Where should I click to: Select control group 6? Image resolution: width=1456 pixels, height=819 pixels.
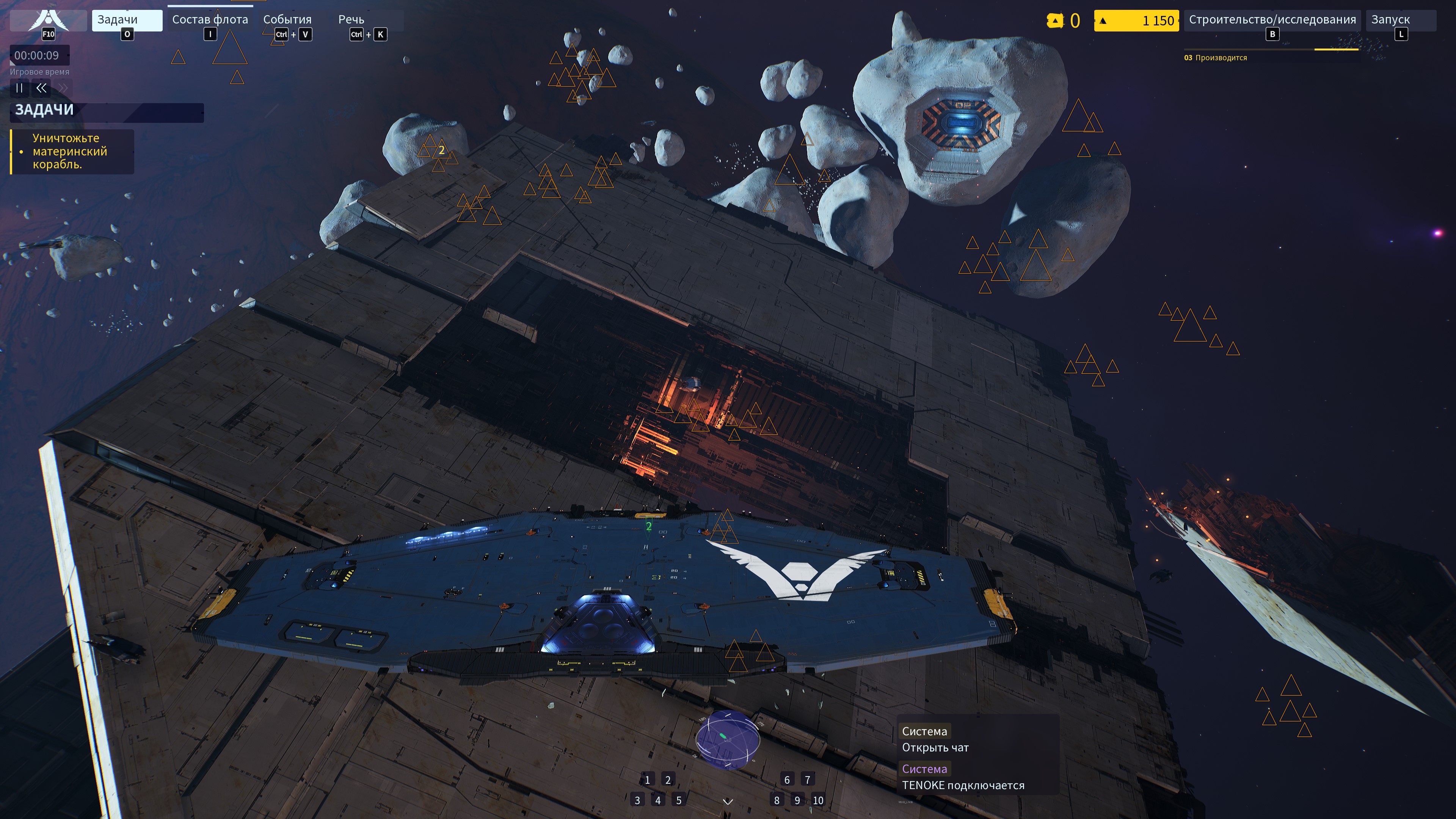click(x=787, y=780)
